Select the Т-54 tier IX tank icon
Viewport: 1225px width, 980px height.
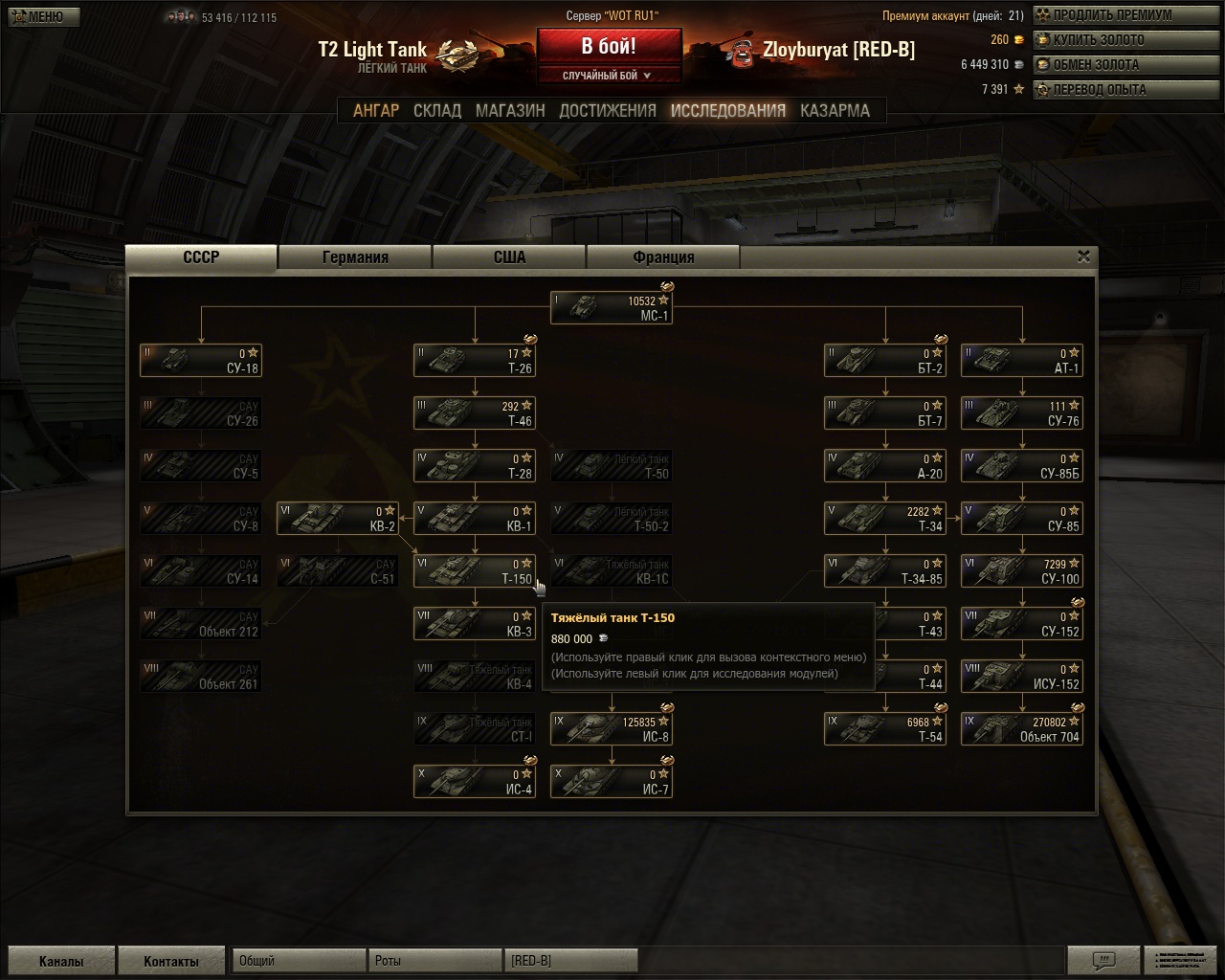tap(884, 728)
